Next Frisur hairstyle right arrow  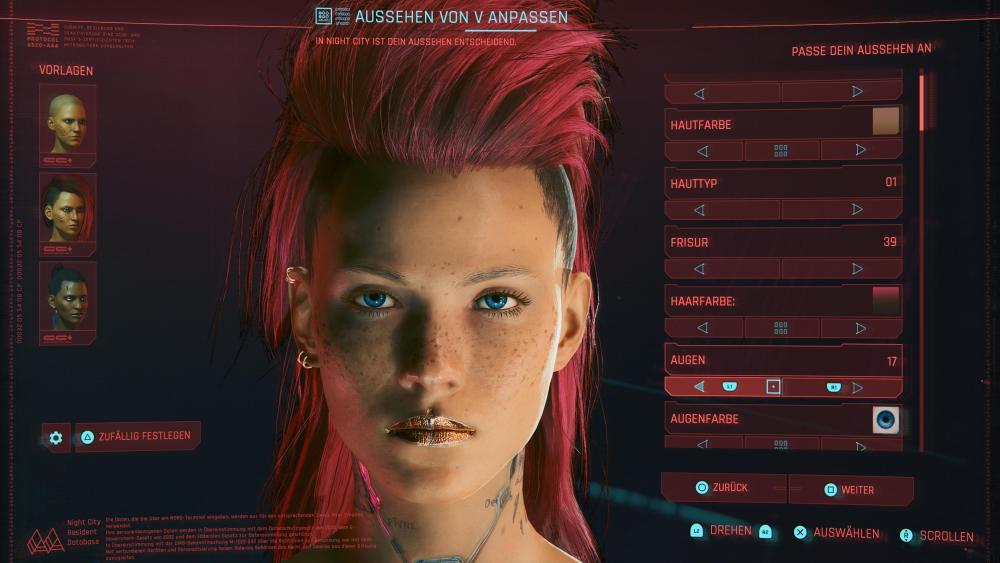click(x=857, y=269)
